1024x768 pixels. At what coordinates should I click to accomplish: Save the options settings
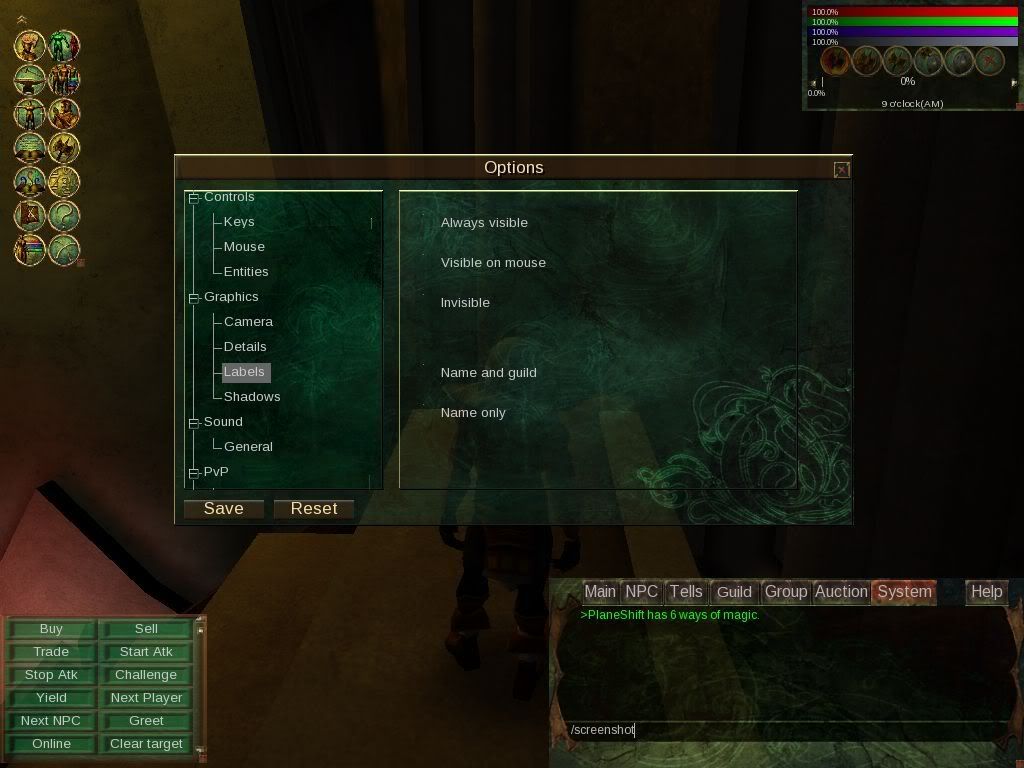point(223,509)
